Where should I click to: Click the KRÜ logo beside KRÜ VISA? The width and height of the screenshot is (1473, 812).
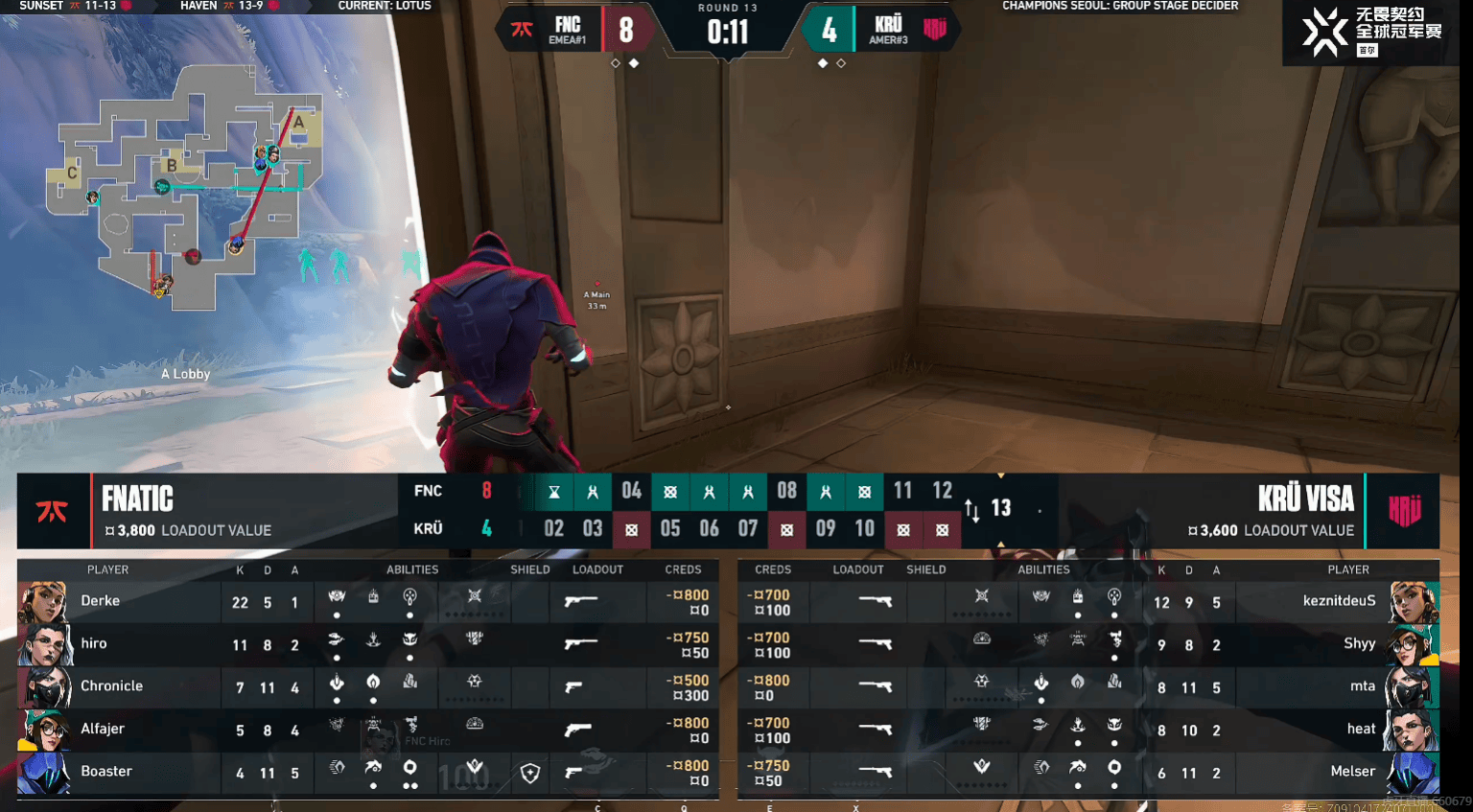tap(1404, 511)
